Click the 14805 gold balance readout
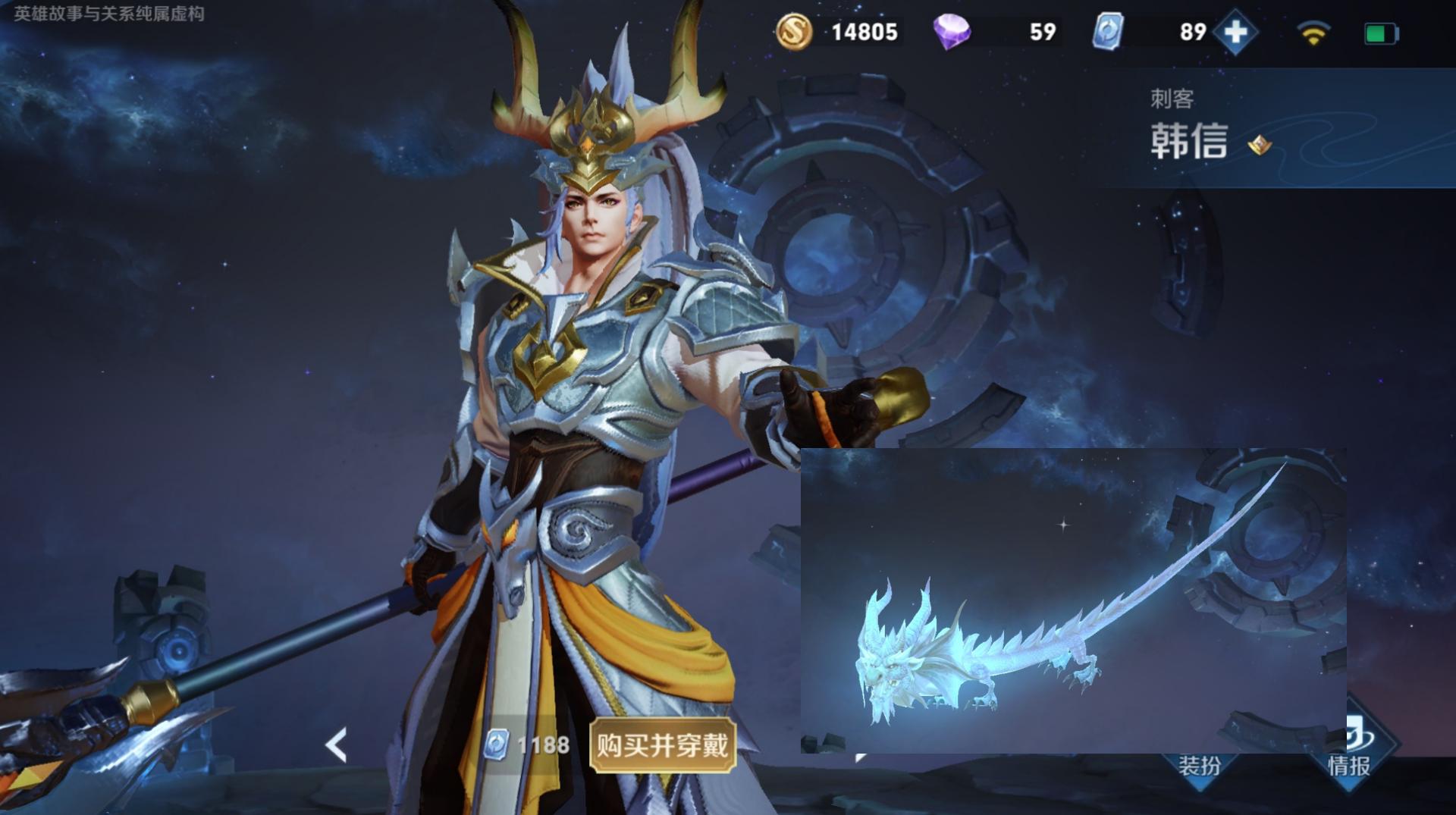1456x815 pixels. pos(864,32)
